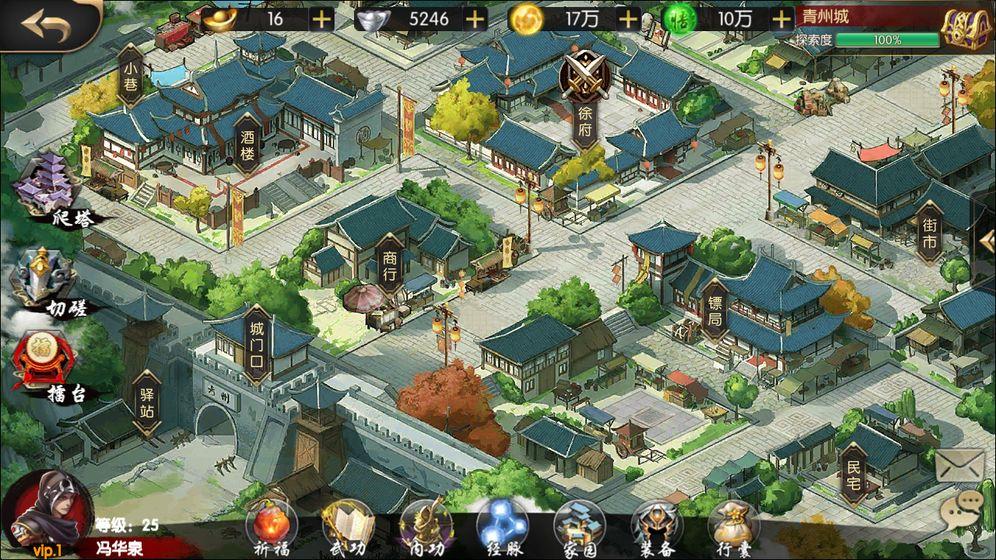Visit the 商行 trading house label
Viewport: 996px width, 560px height.
pos(390,264)
